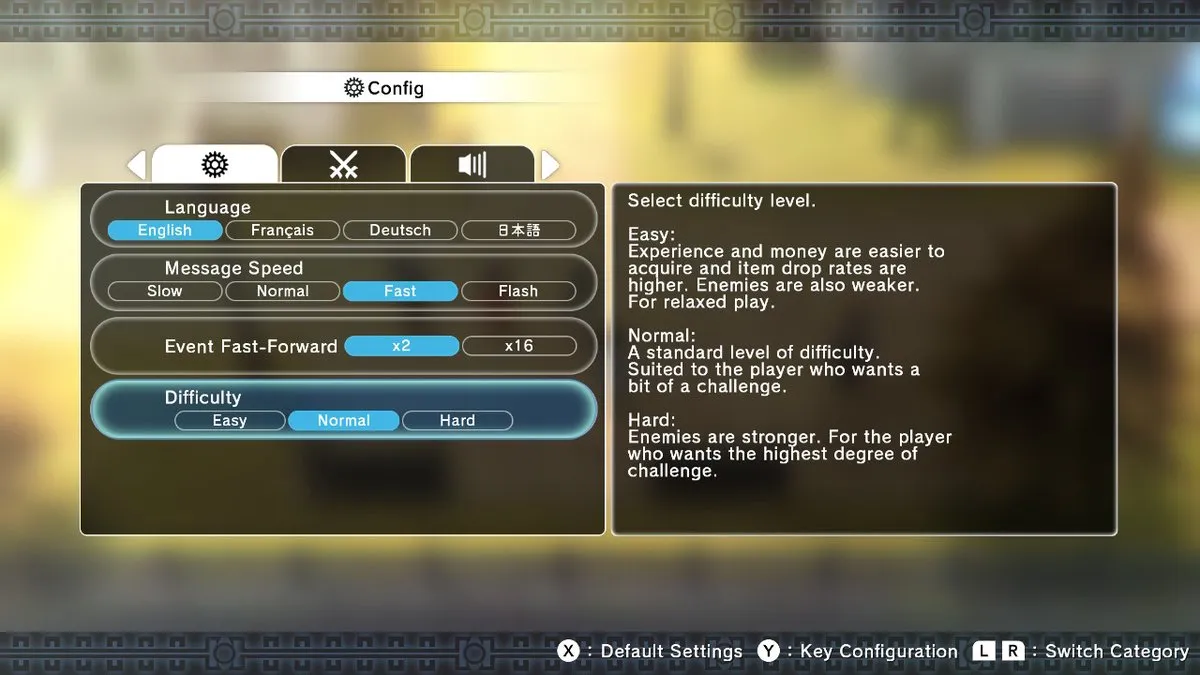Click the right arrow beside the tabs
The height and width of the screenshot is (675, 1200).
click(550, 165)
